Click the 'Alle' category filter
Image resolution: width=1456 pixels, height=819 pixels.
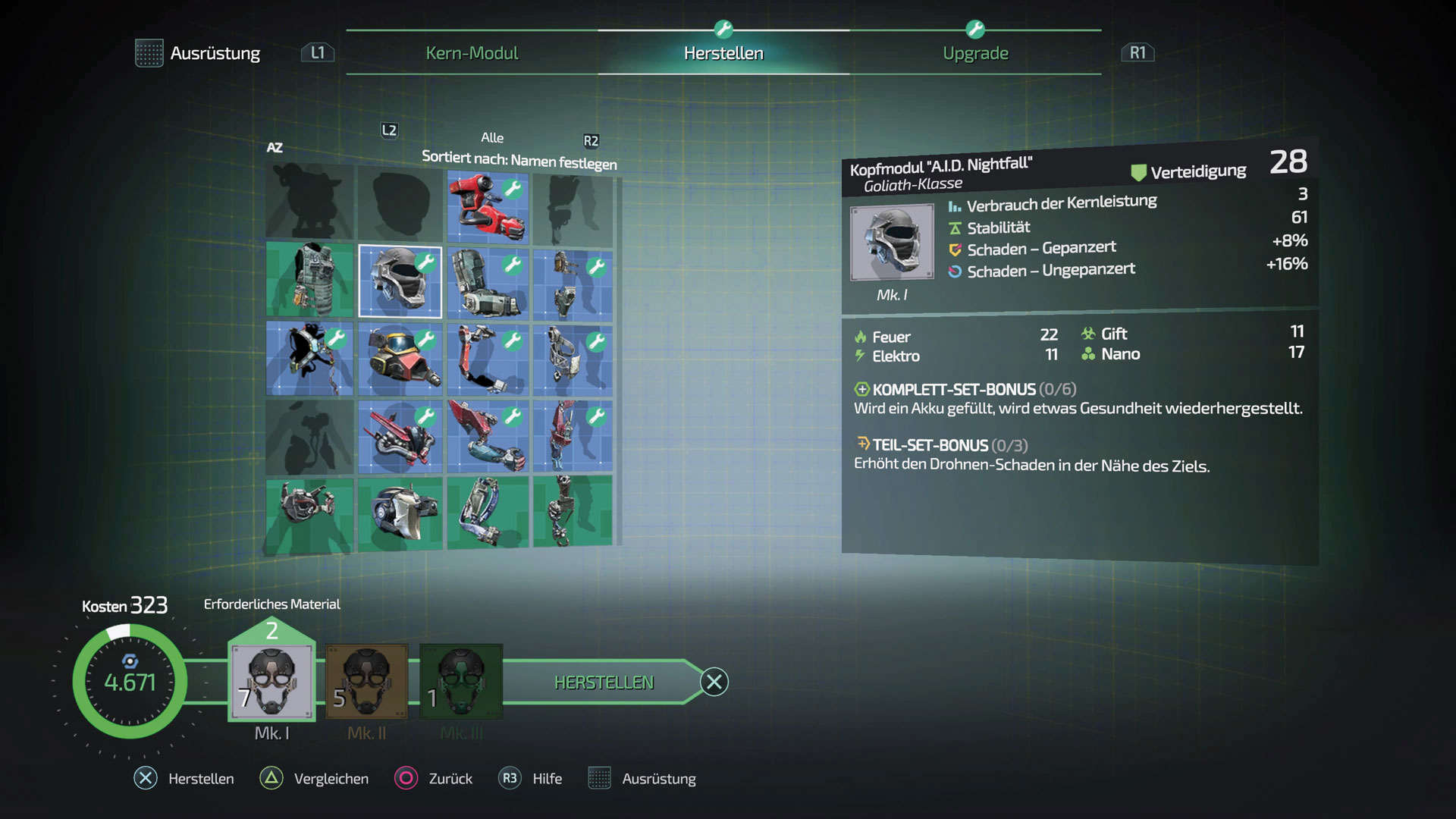(491, 137)
